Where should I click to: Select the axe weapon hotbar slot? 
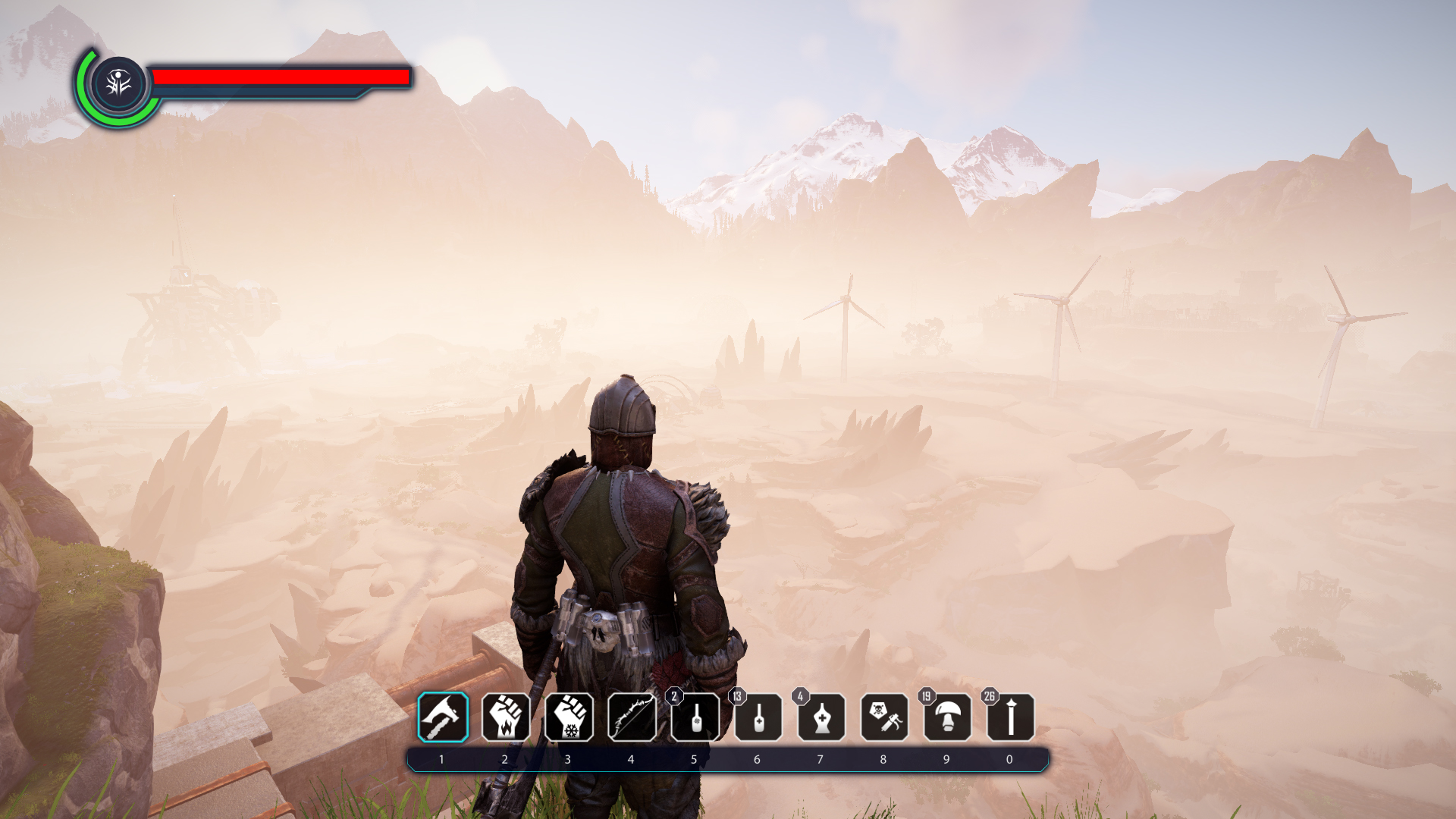point(443,717)
